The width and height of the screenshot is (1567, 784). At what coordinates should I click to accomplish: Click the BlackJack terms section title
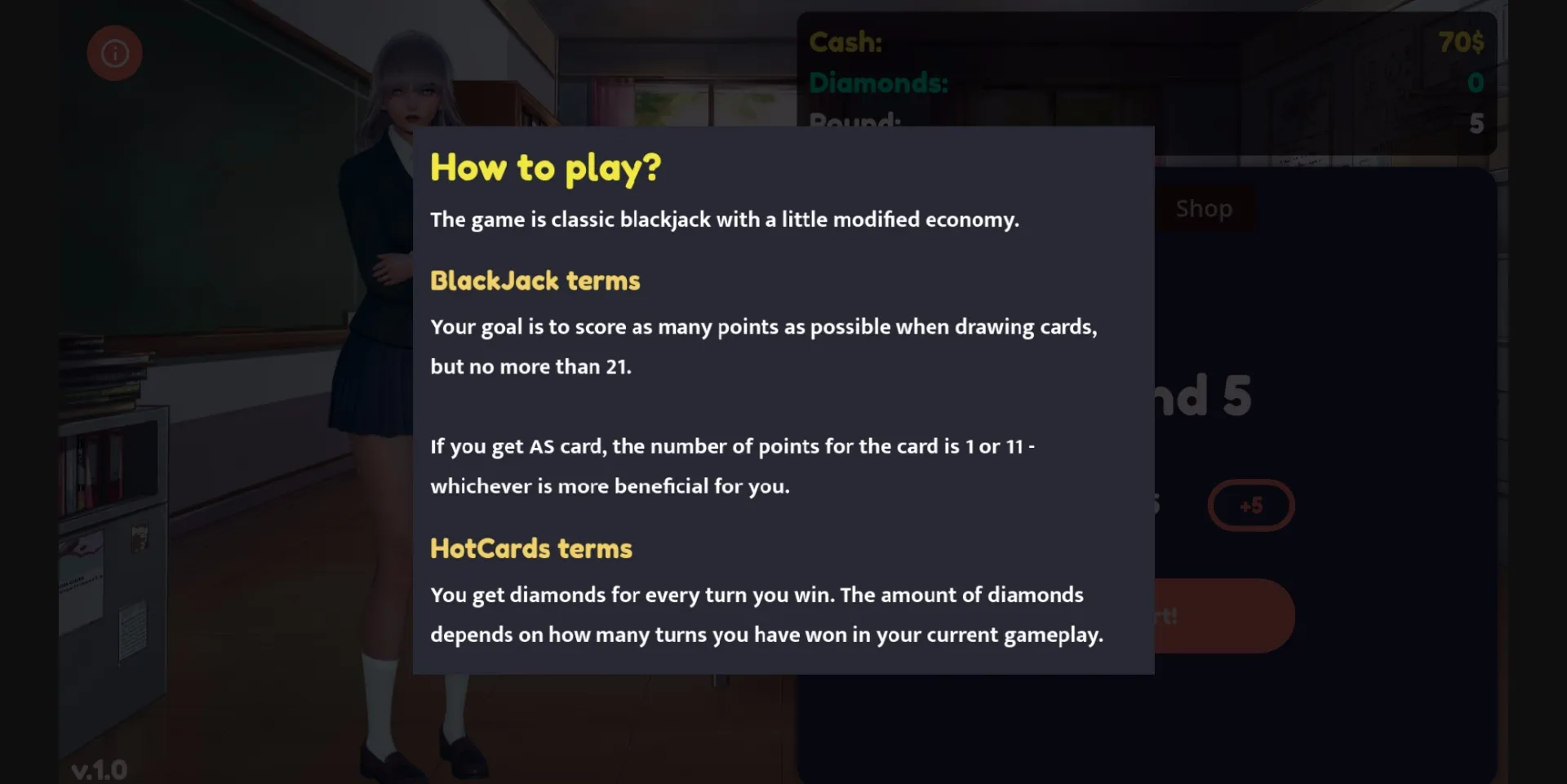pyautogui.click(x=535, y=280)
